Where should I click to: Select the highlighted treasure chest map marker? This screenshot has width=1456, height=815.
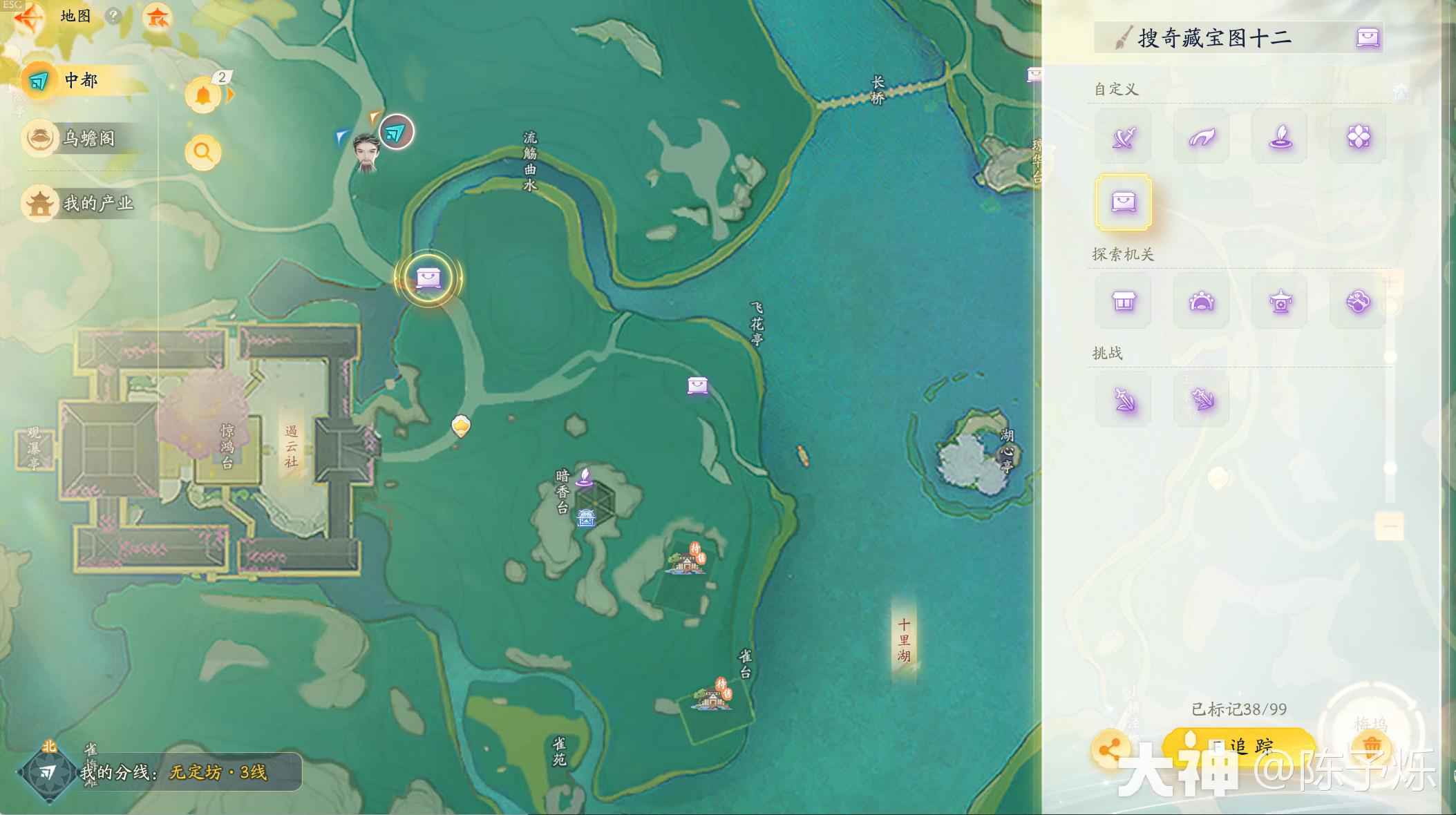pos(428,278)
